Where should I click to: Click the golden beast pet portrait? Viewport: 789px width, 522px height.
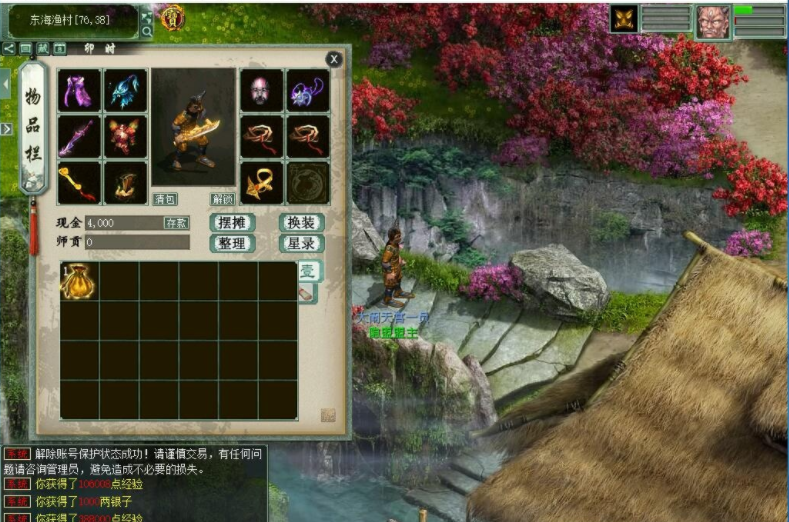pos(625,19)
